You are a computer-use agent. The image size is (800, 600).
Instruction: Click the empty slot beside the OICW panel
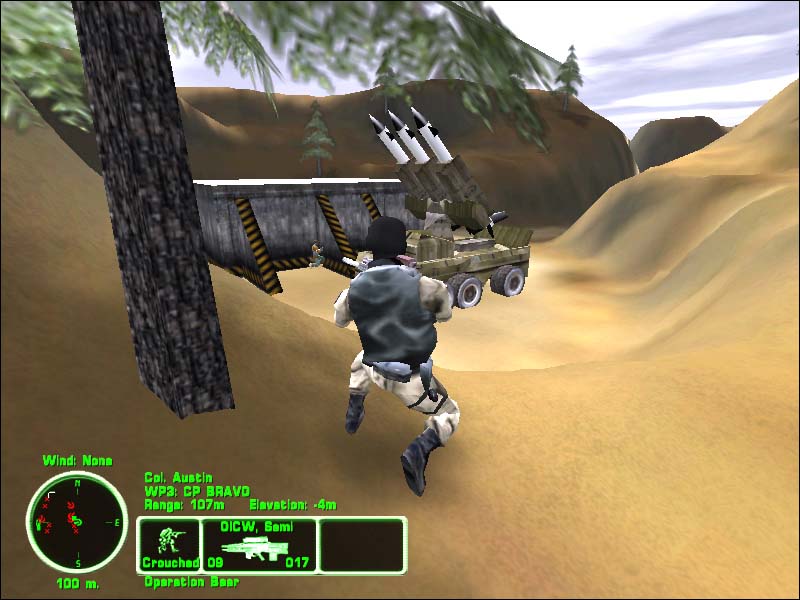point(361,545)
